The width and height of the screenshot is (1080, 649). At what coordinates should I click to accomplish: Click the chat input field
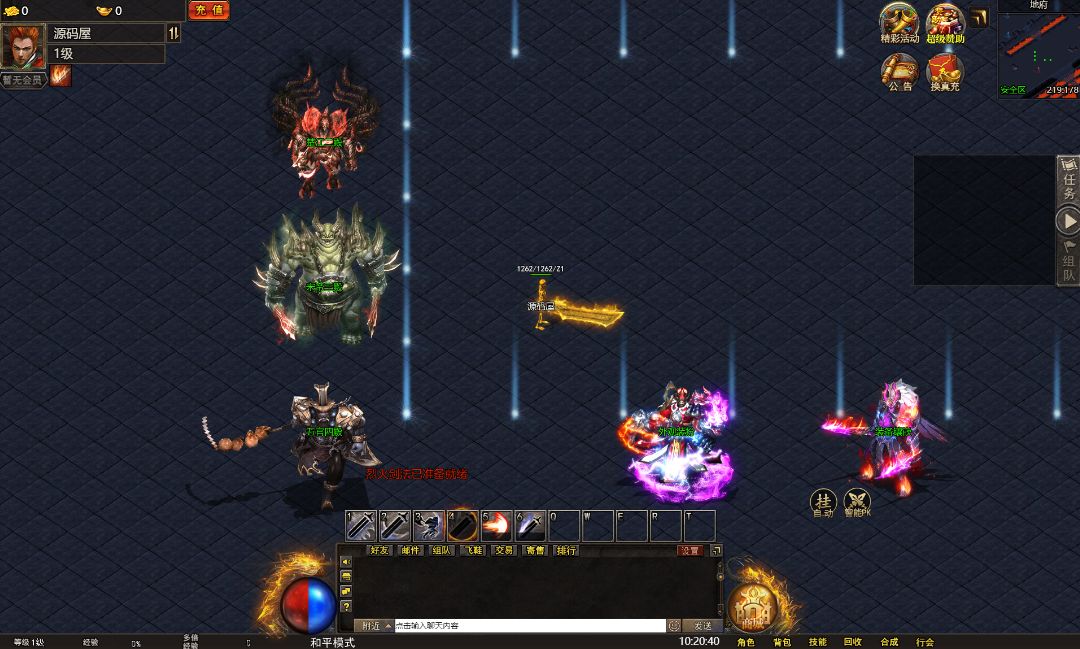[530, 626]
